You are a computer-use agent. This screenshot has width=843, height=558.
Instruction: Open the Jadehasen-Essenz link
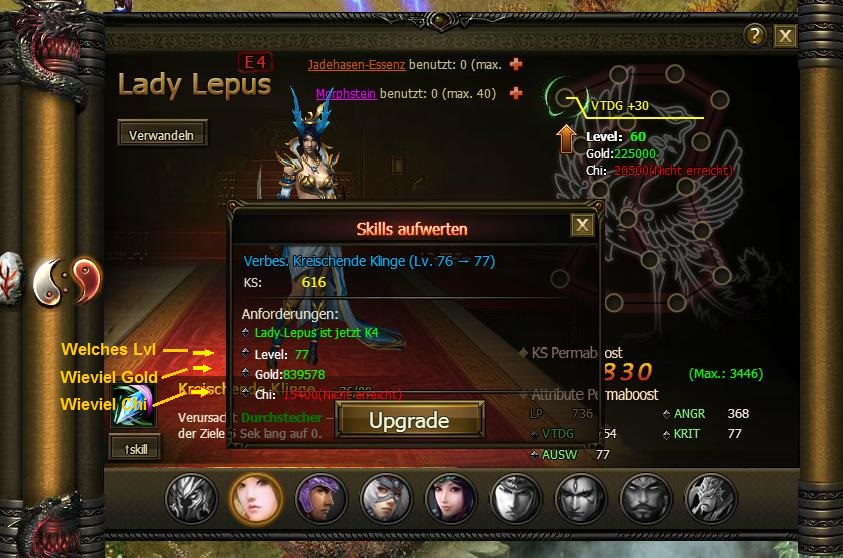click(x=356, y=65)
